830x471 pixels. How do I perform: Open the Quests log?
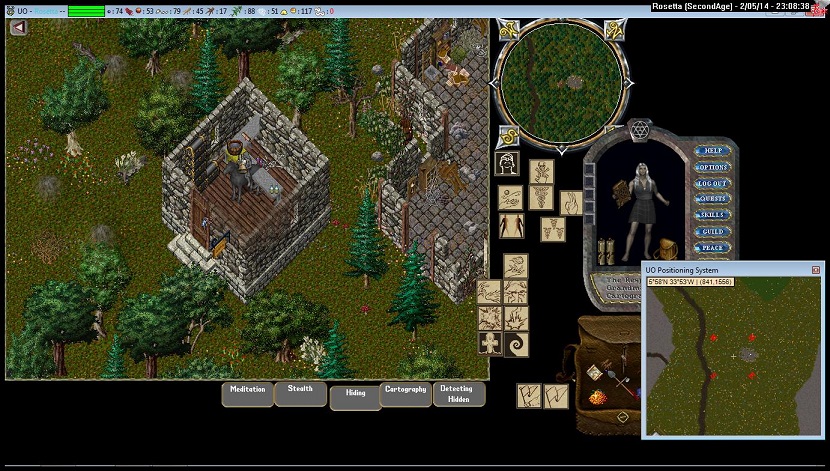point(713,199)
